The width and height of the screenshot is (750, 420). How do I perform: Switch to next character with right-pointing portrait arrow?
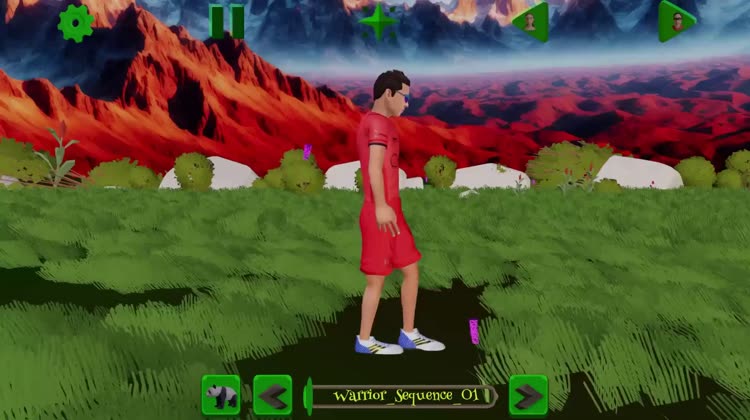(676, 21)
